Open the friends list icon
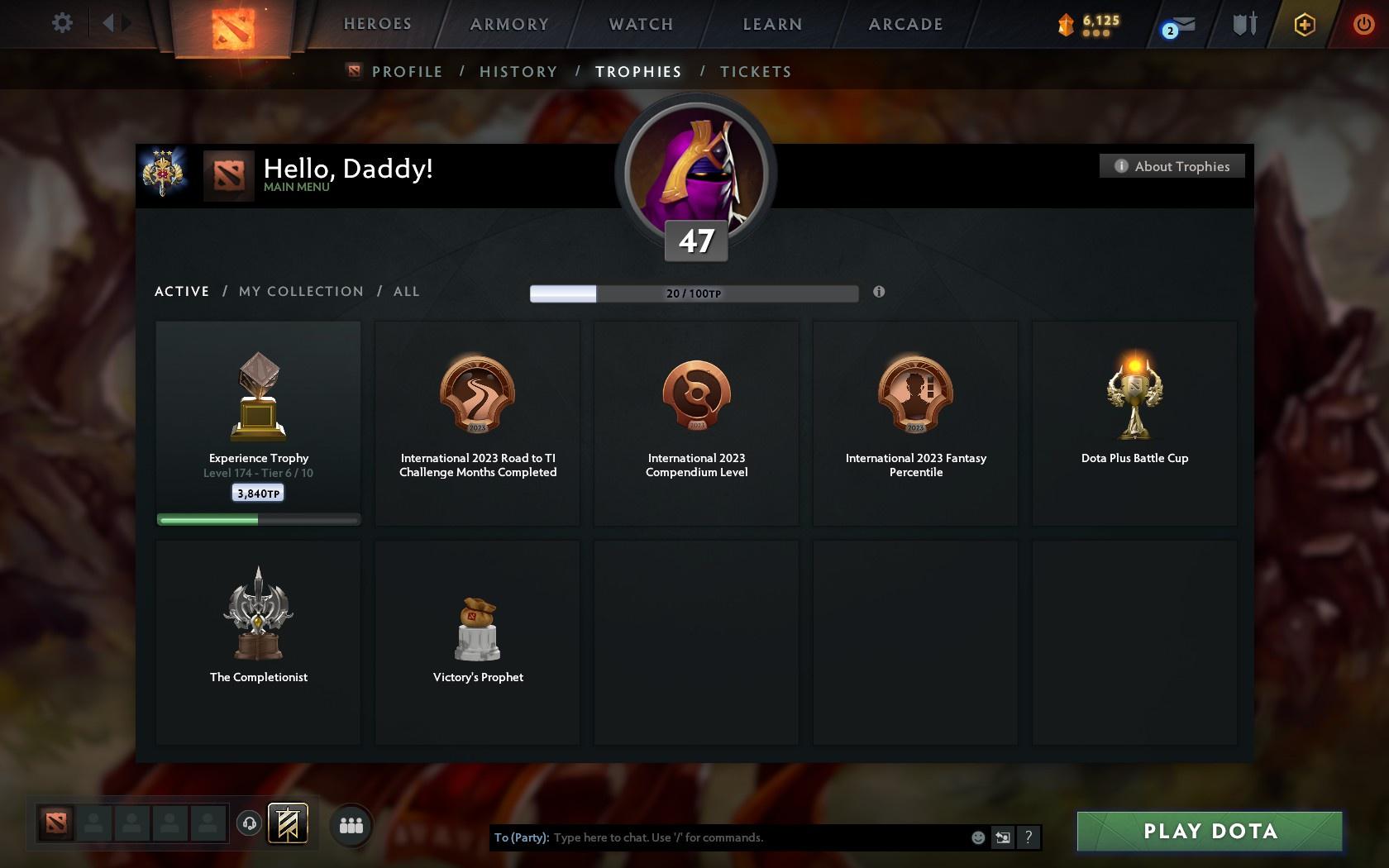 pos(351,823)
